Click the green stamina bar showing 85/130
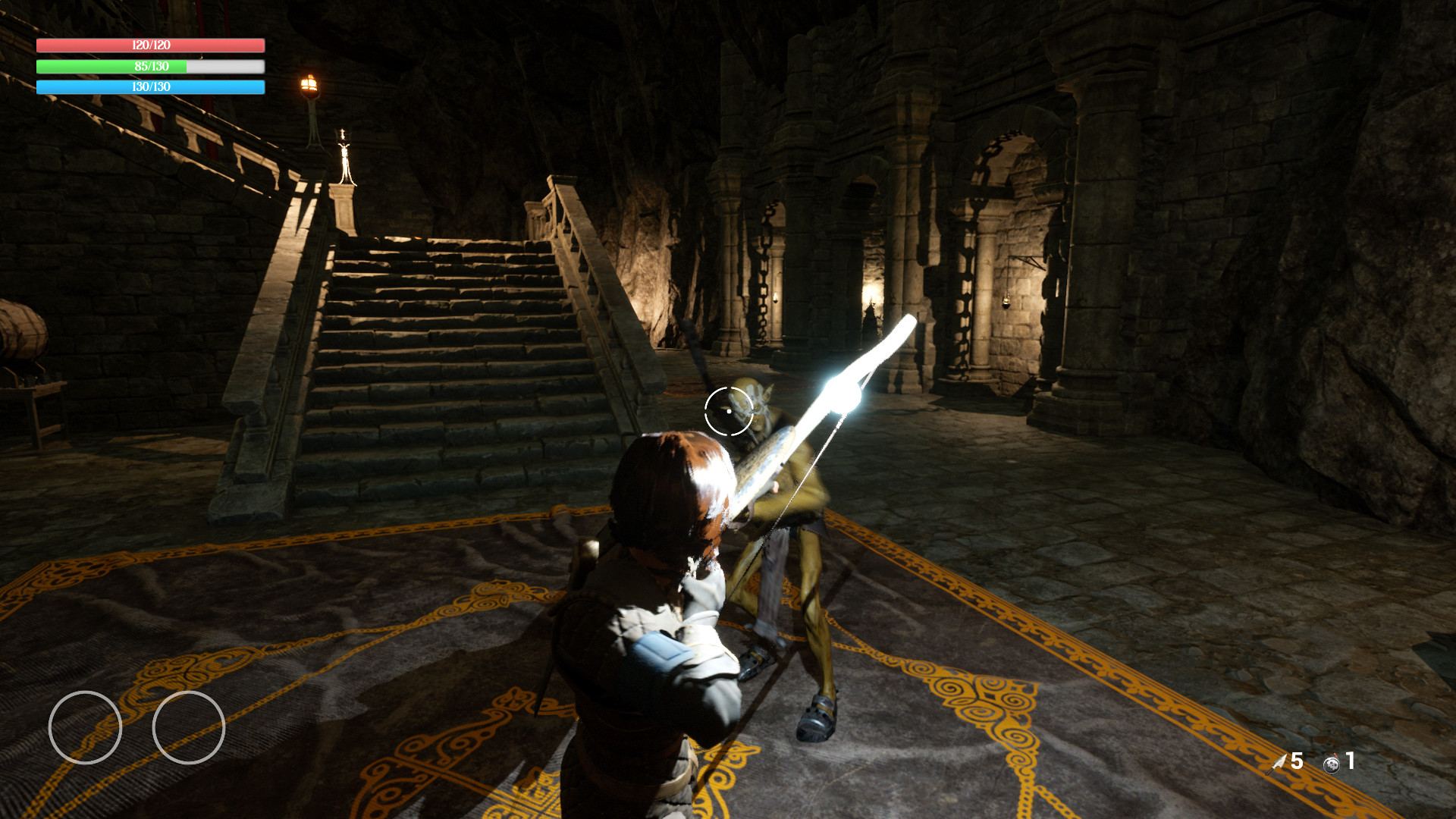 coord(149,67)
